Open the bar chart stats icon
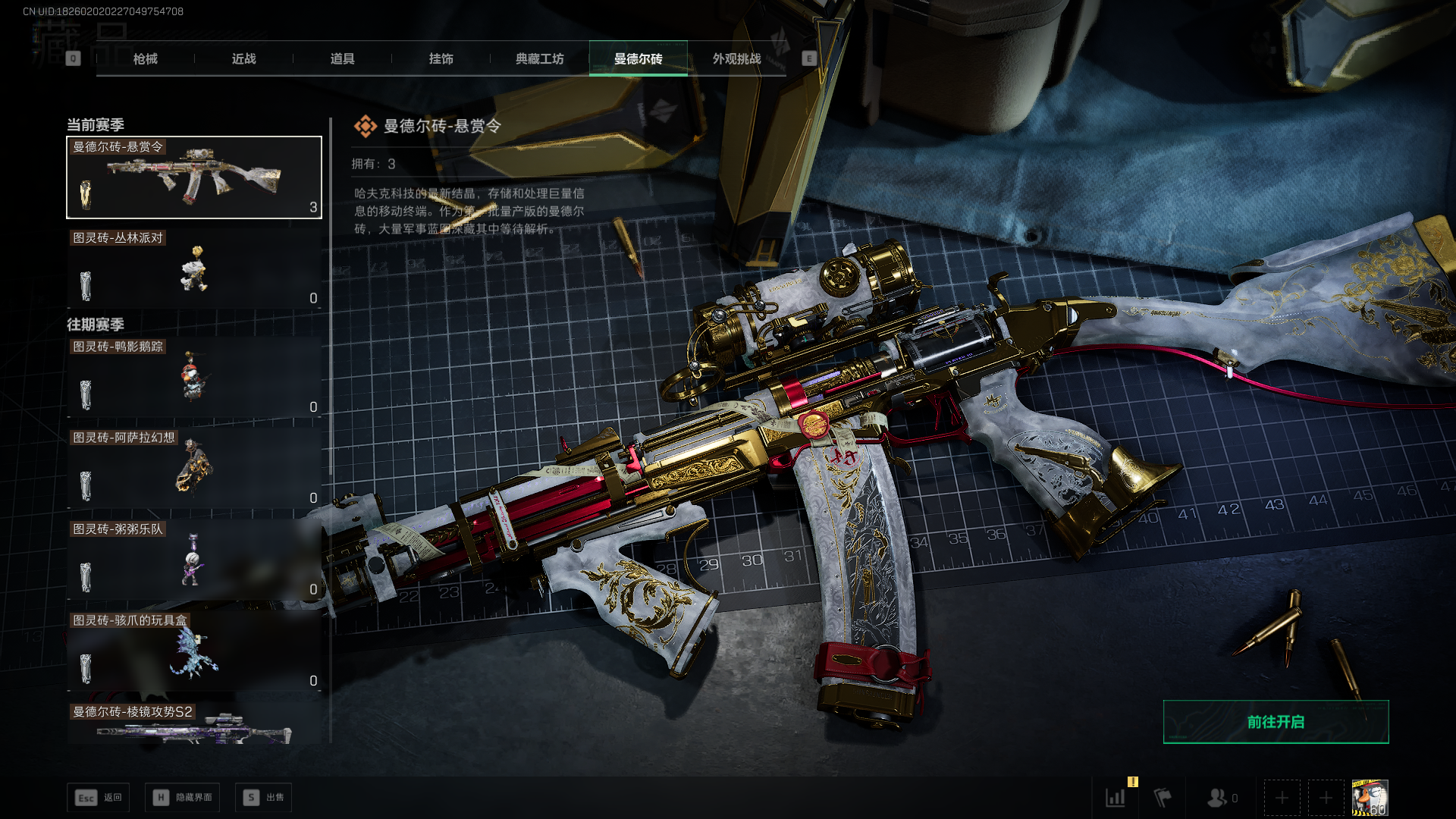The image size is (1456, 819). pyautogui.click(x=1116, y=797)
